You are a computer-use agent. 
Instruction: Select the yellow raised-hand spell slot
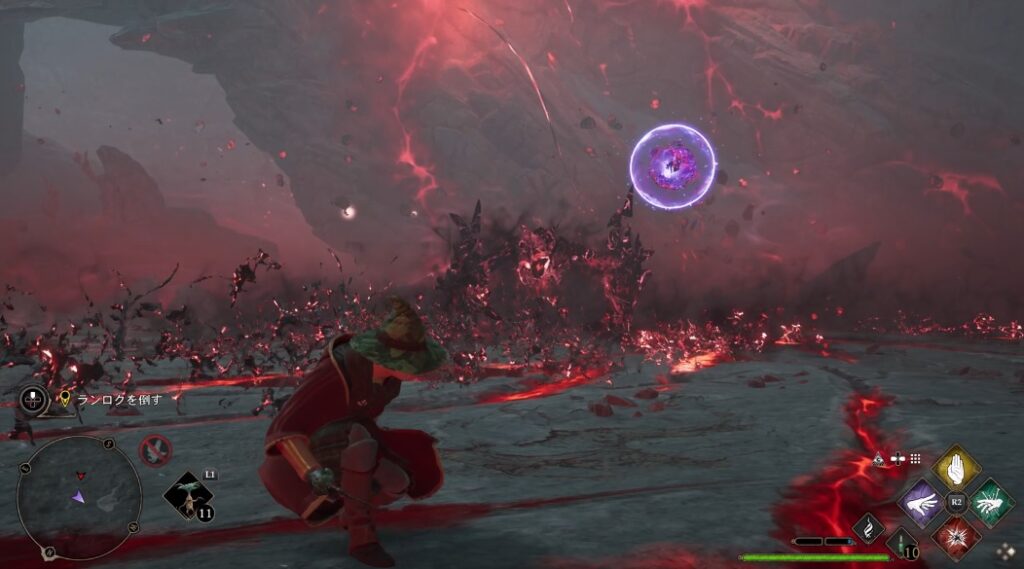tap(956, 468)
